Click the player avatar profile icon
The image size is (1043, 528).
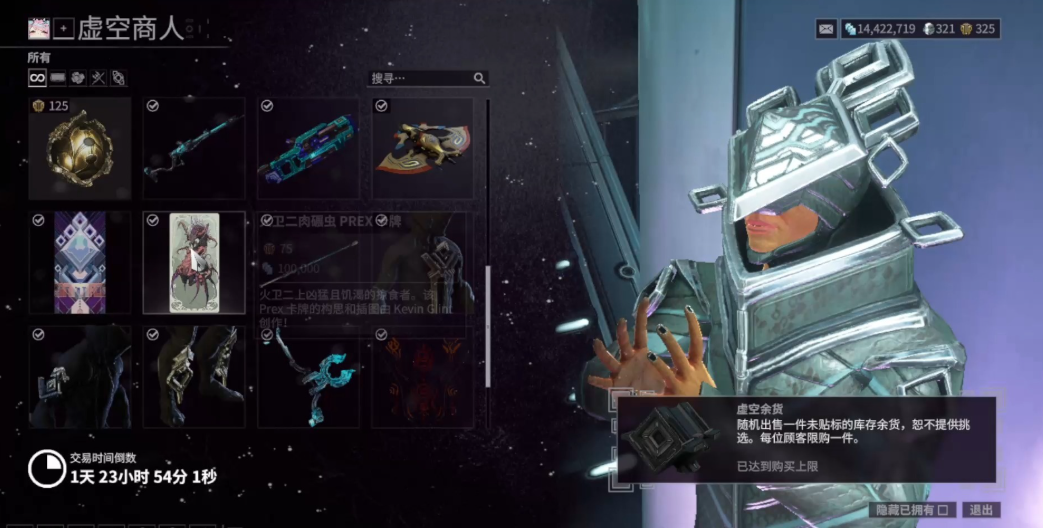(39, 29)
